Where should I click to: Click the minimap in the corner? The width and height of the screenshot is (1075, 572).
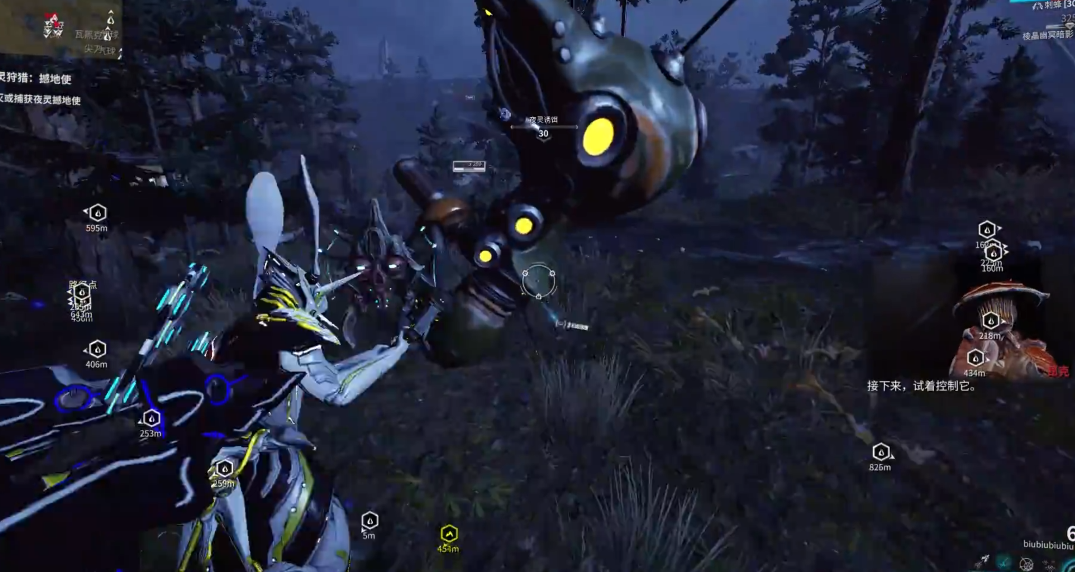[x=60, y=26]
